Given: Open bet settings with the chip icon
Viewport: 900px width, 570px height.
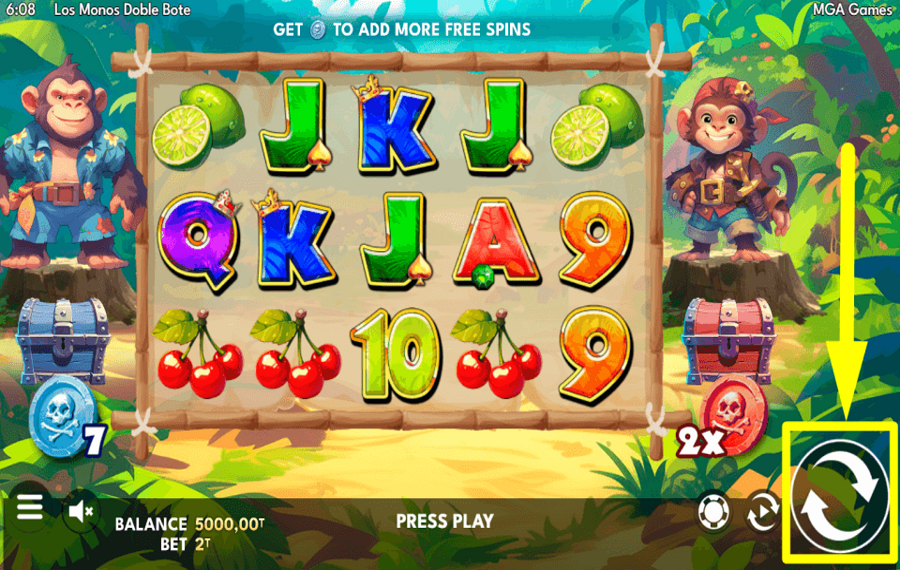Looking at the screenshot, I should click(713, 513).
